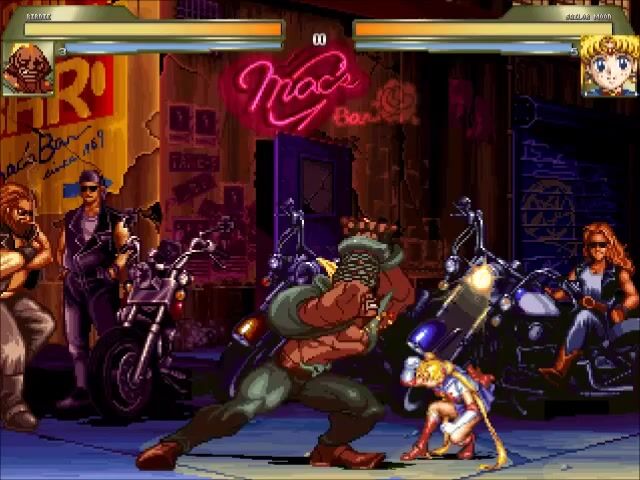Click player one's fighter portrait

[x=27, y=67]
